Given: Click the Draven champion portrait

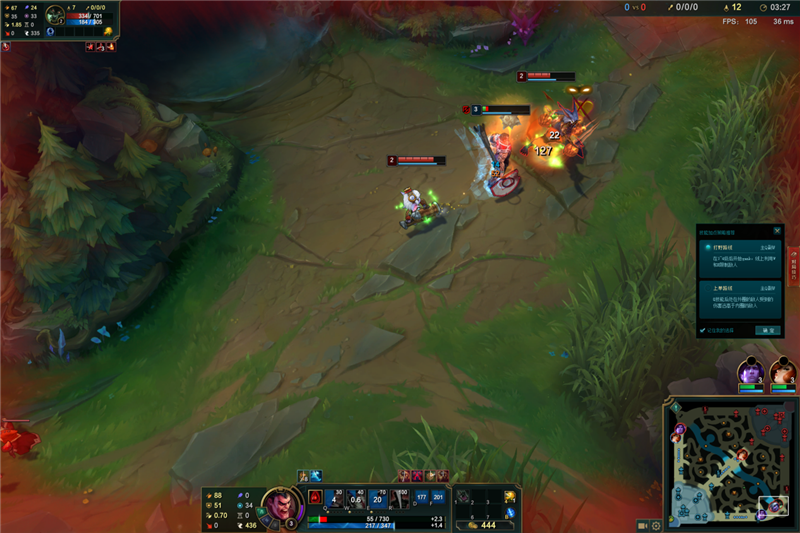Looking at the screenshot, I should (282, 502).
